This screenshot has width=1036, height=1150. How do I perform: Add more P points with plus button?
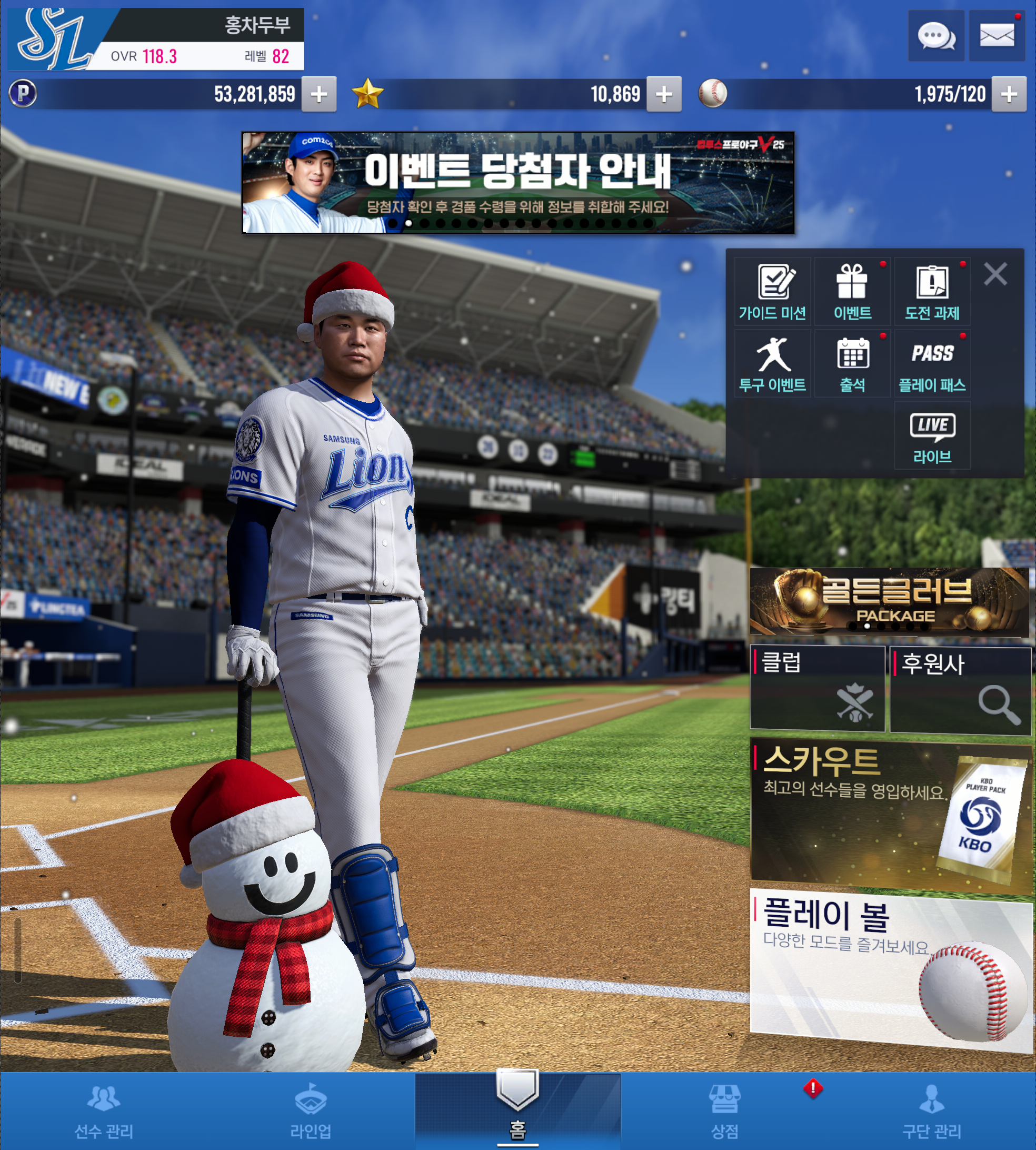pyautogui.click(x=319, y=94)
